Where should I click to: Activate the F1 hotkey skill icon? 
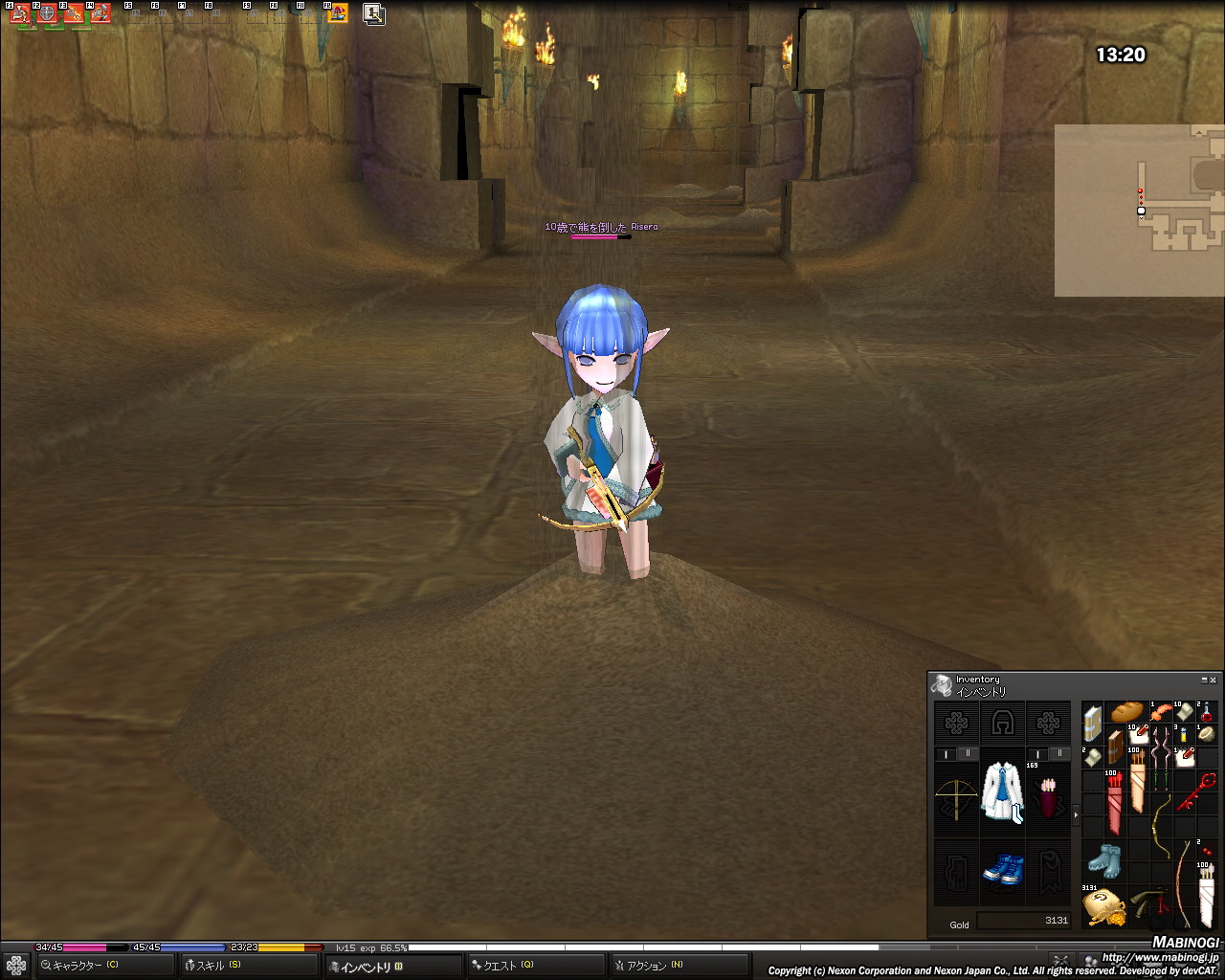point(20,14)
